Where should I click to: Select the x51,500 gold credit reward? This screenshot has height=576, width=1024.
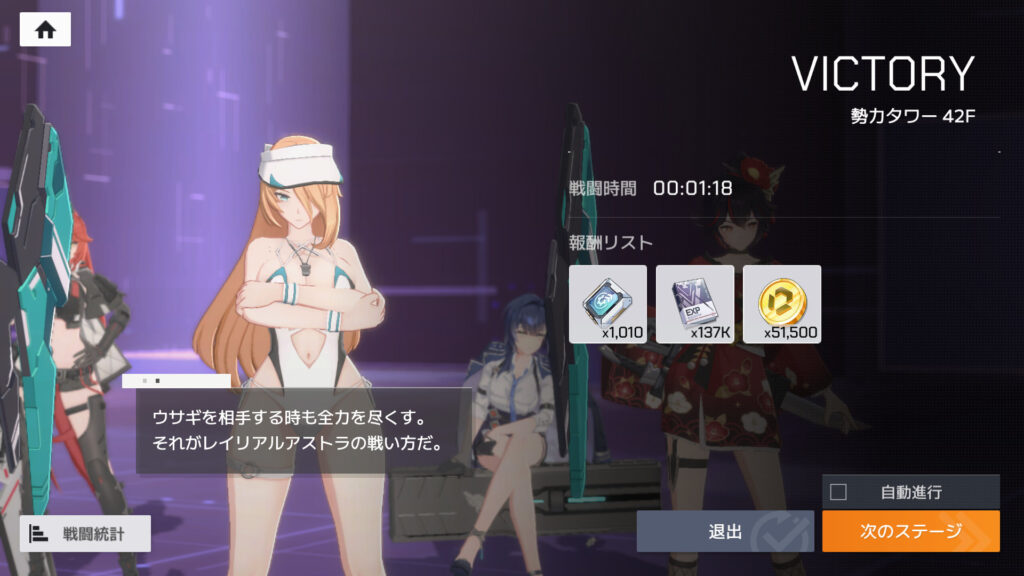pos(782,304)
